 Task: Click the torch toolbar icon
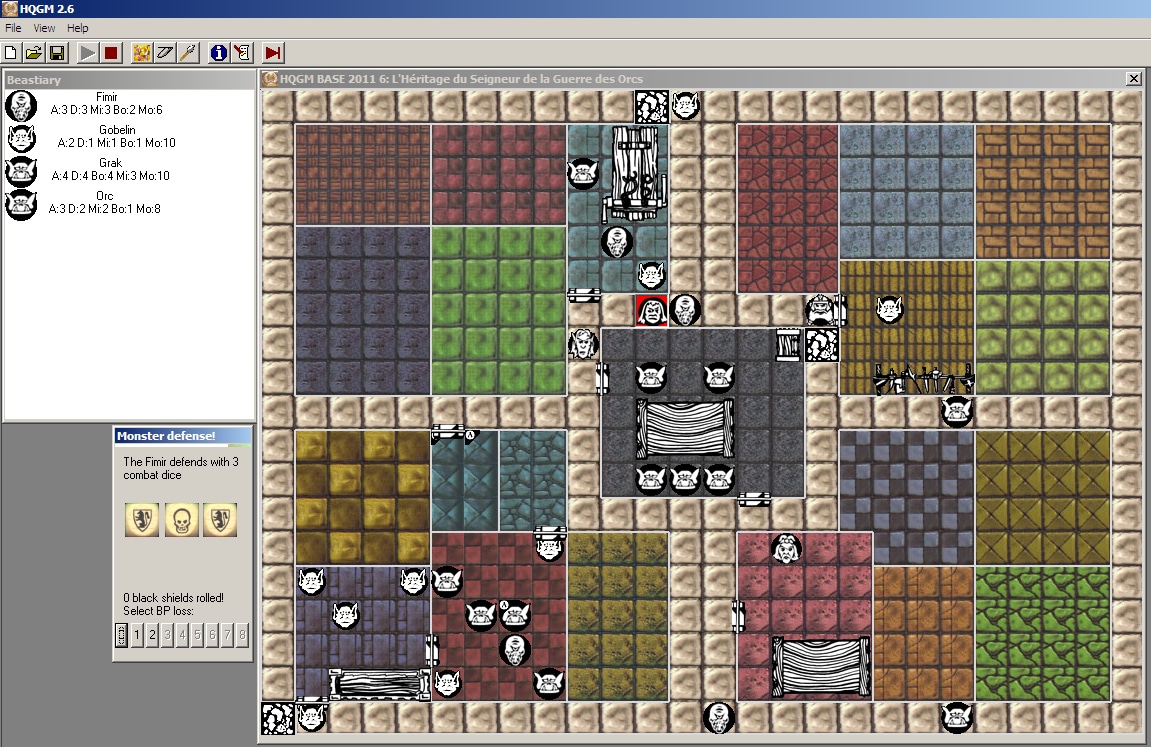click(187, 52)
